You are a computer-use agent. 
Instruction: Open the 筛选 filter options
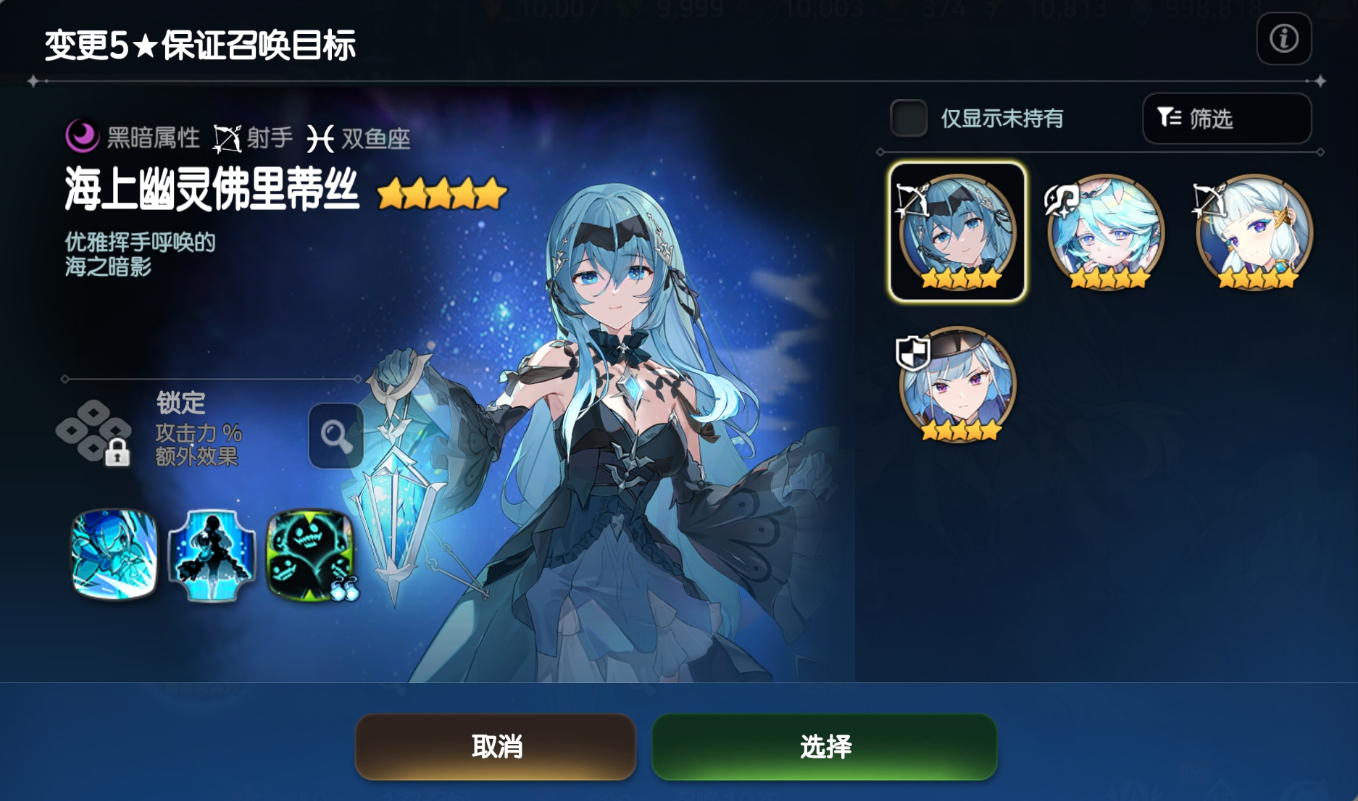[1227, 119]
